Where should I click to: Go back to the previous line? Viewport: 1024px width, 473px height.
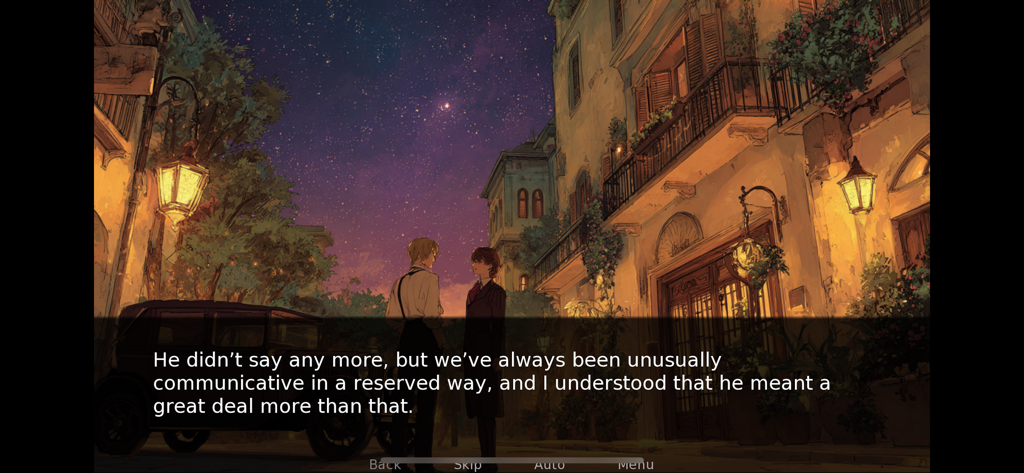tap(385, 464)
